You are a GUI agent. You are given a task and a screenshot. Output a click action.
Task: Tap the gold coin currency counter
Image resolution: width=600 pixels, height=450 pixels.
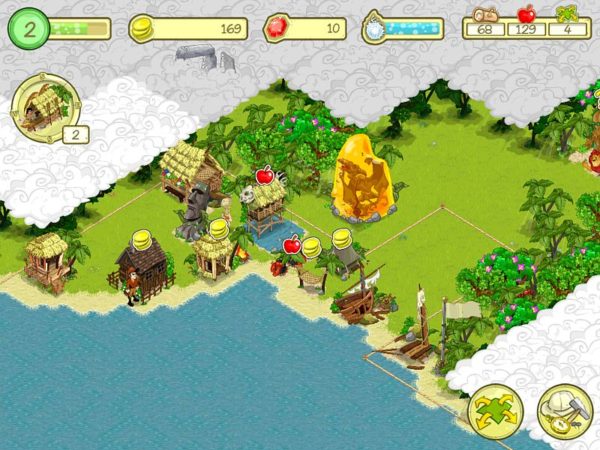coord(190,29)
